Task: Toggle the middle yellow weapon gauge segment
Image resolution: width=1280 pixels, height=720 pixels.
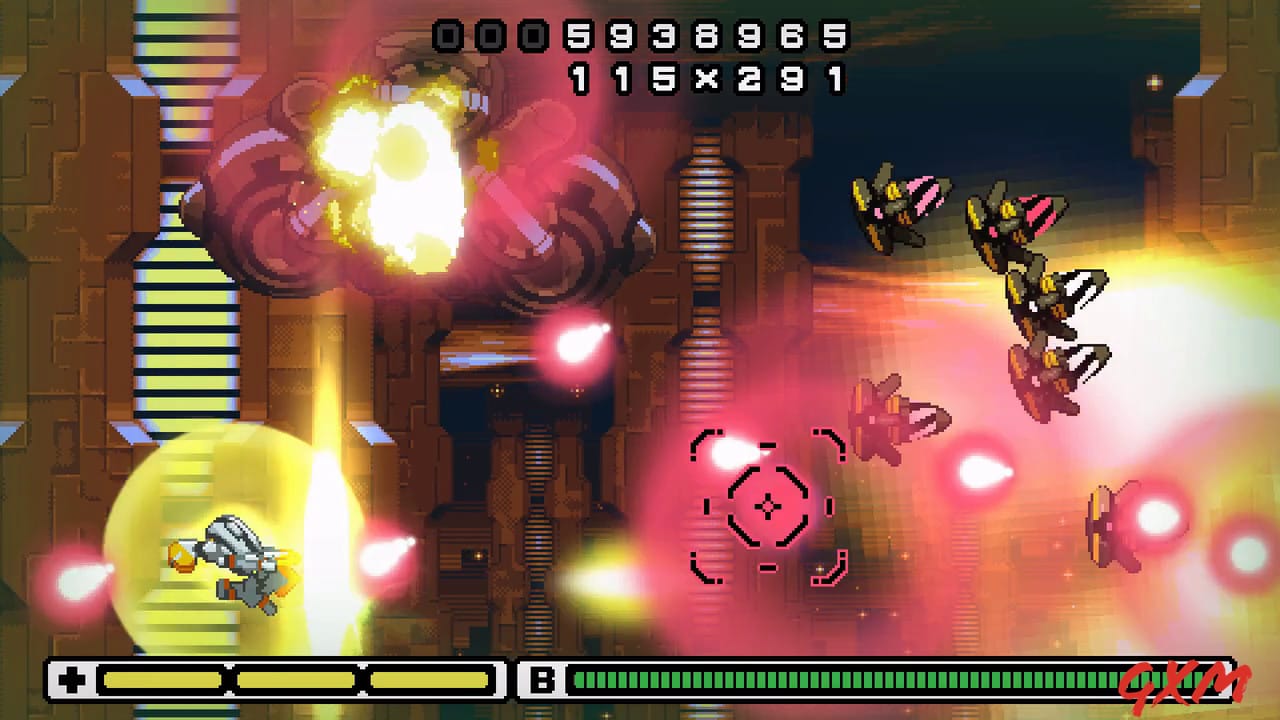Action: [295, 677]
